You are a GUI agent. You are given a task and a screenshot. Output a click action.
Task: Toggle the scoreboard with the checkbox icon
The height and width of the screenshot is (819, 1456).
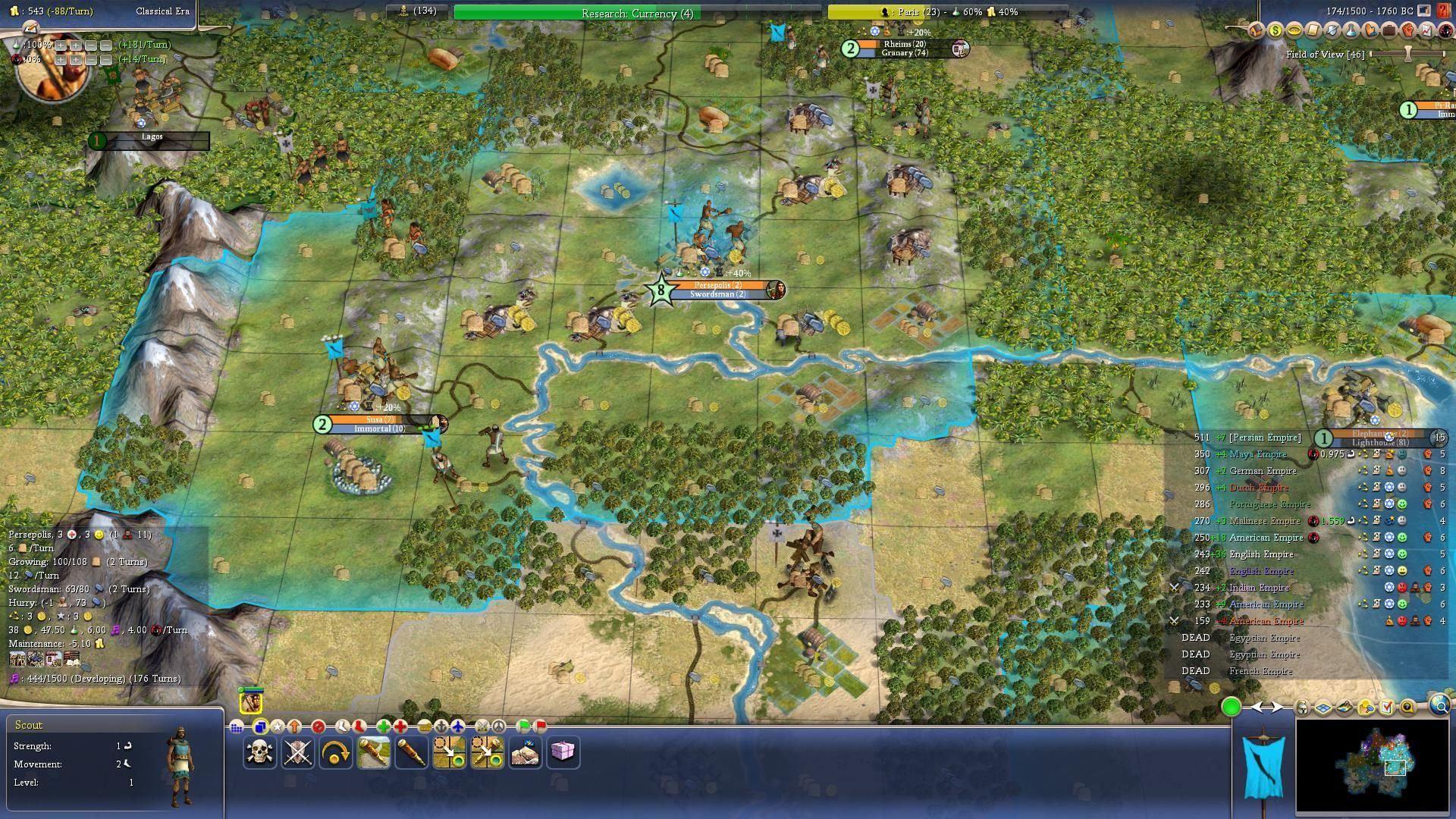1387,708
